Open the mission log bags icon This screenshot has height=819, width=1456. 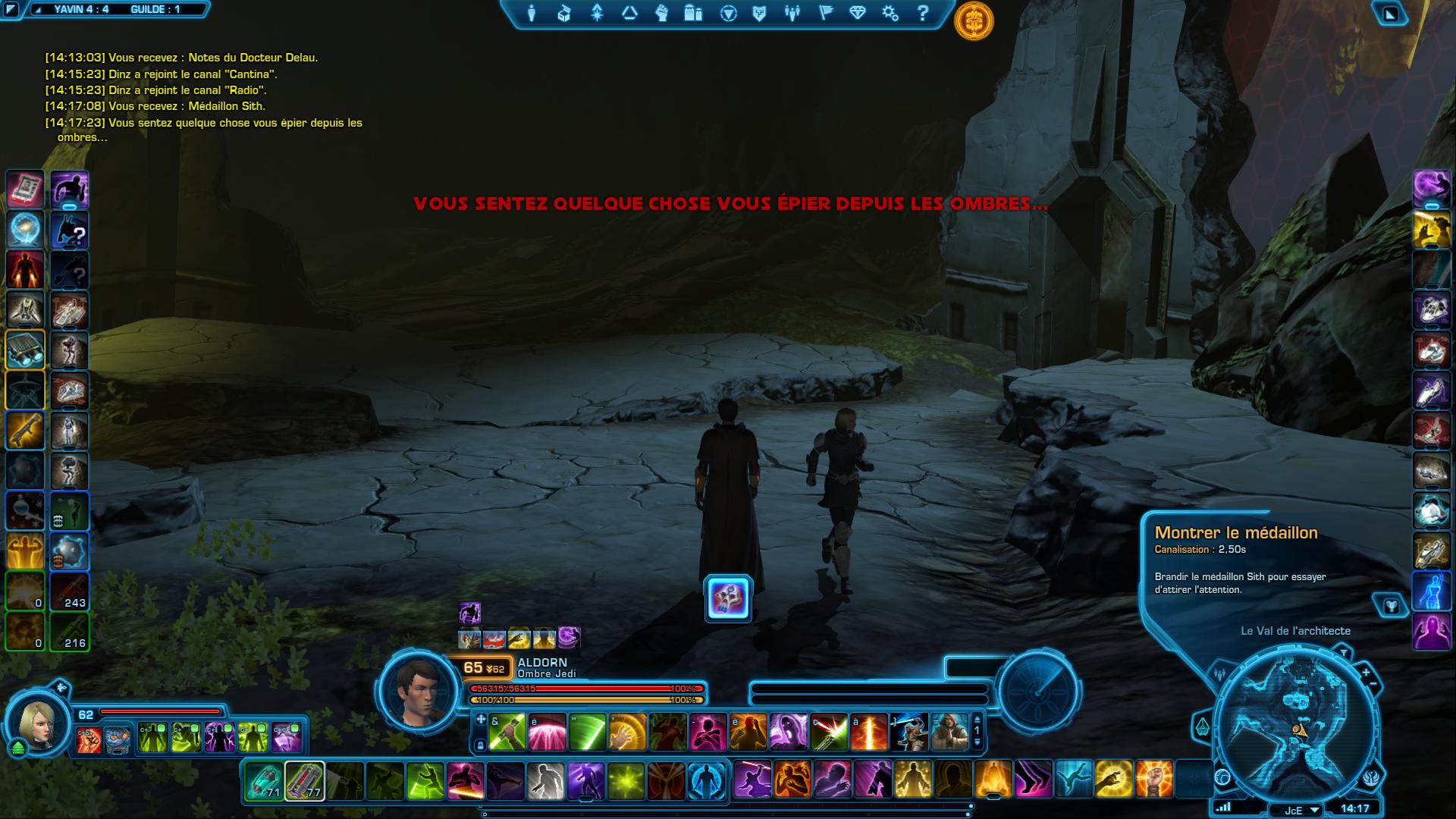[692, 13]
